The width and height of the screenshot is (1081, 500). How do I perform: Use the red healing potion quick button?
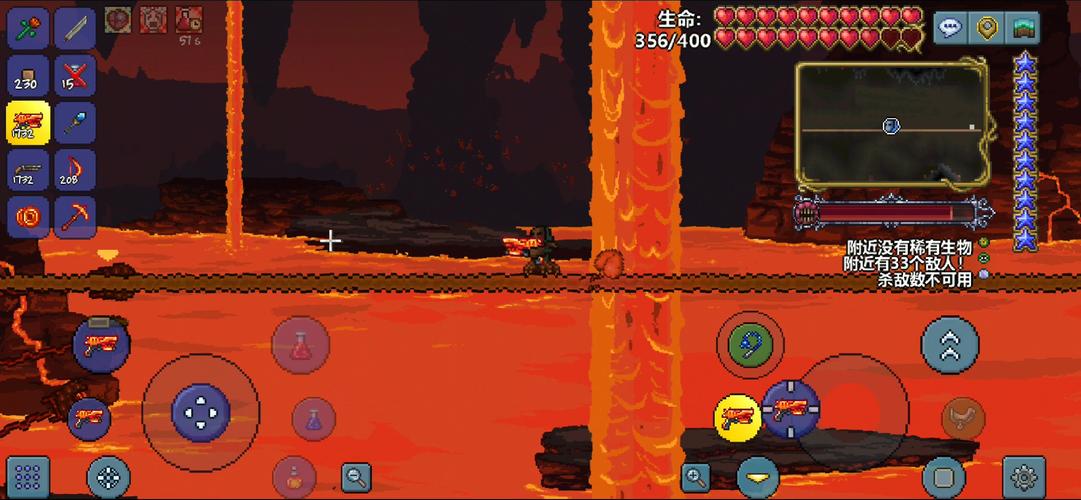coord(301,346)
